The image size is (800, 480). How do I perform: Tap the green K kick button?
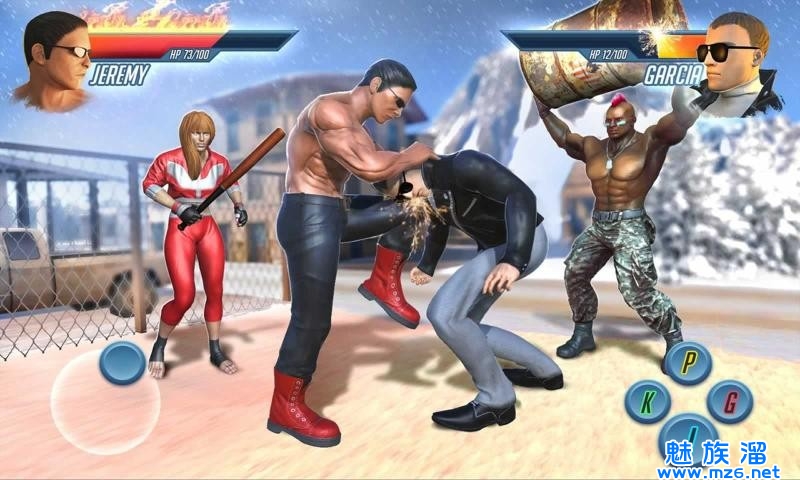pyautogui.click(x=647, y=401)
